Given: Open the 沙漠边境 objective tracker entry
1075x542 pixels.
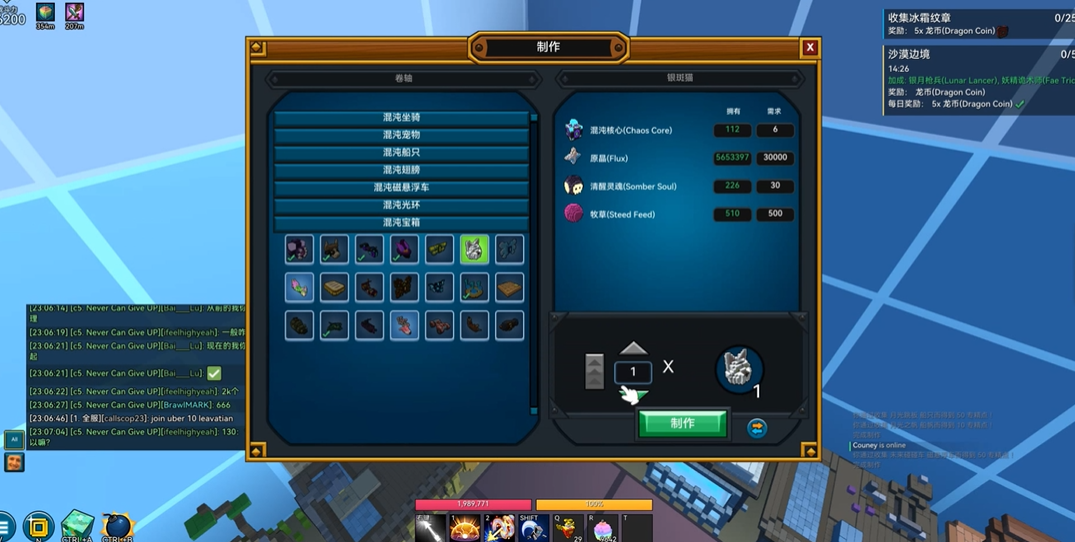Looking at the screenshot, I should tap(909, 54).
